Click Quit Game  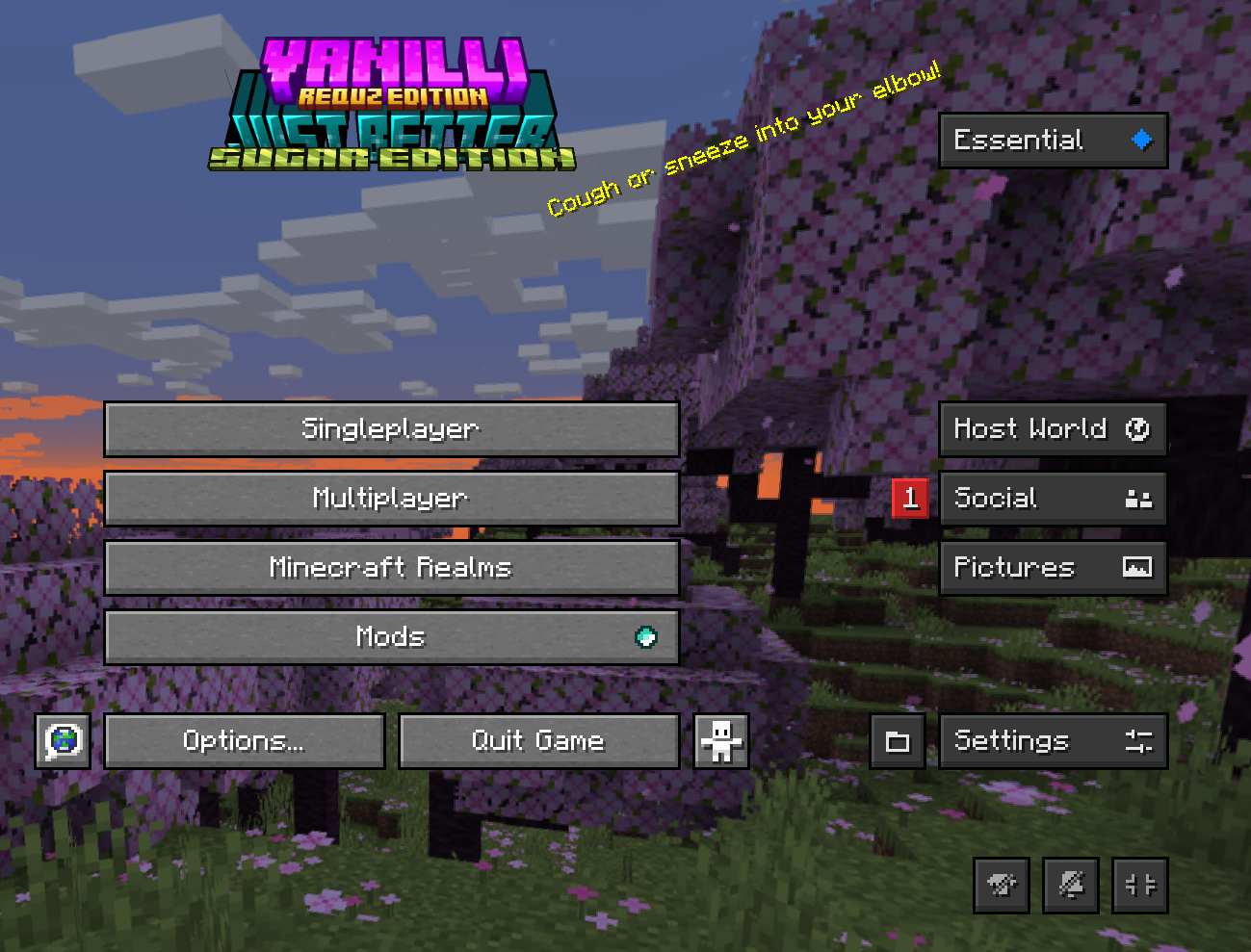point(537,741)
